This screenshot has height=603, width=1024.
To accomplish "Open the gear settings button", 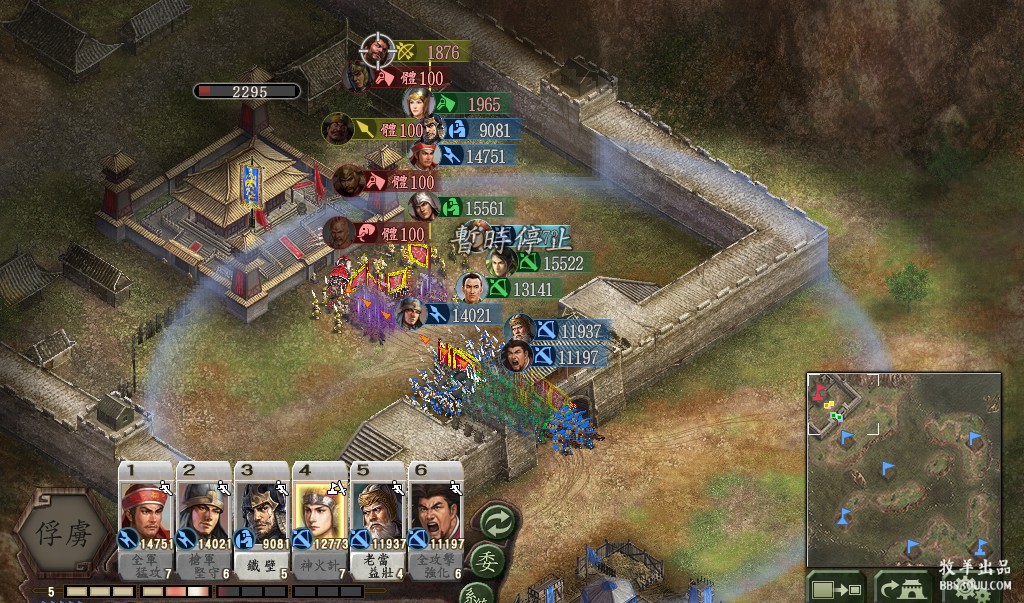I will (x=967, y=590).
